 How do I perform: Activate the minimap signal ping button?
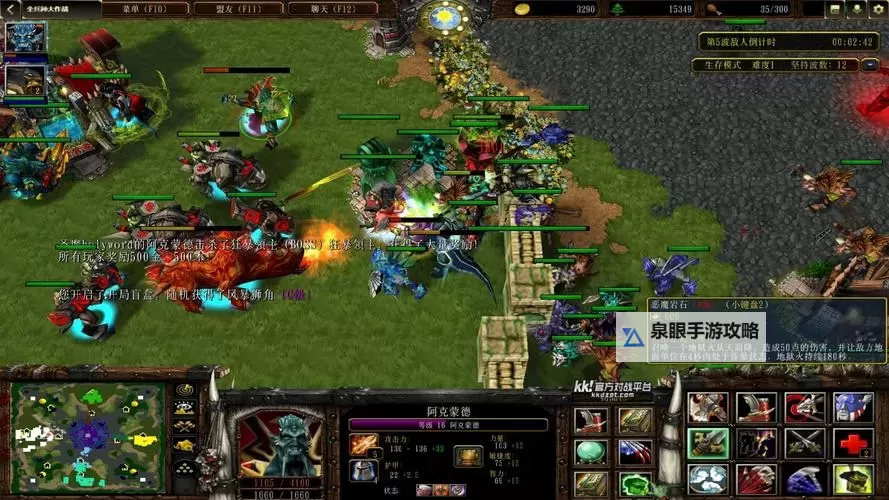185,390
